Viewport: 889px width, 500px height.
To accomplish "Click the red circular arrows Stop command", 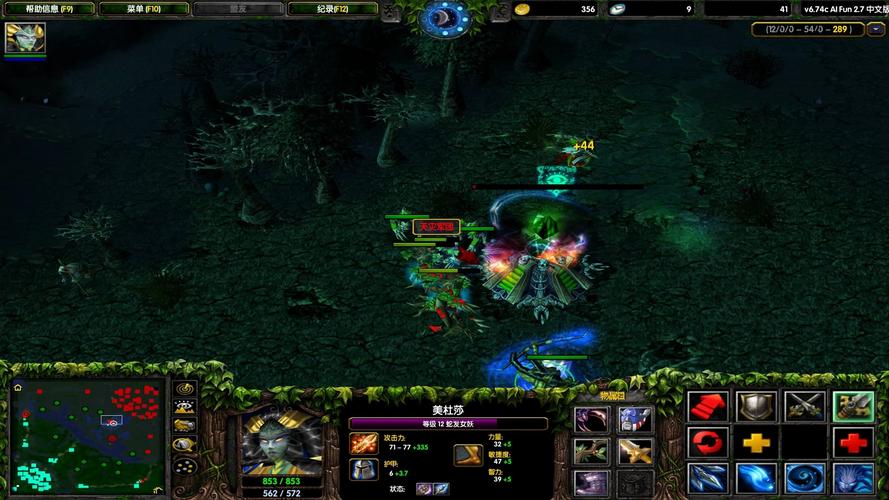I will pyautogui.click(x=707, y=442).
